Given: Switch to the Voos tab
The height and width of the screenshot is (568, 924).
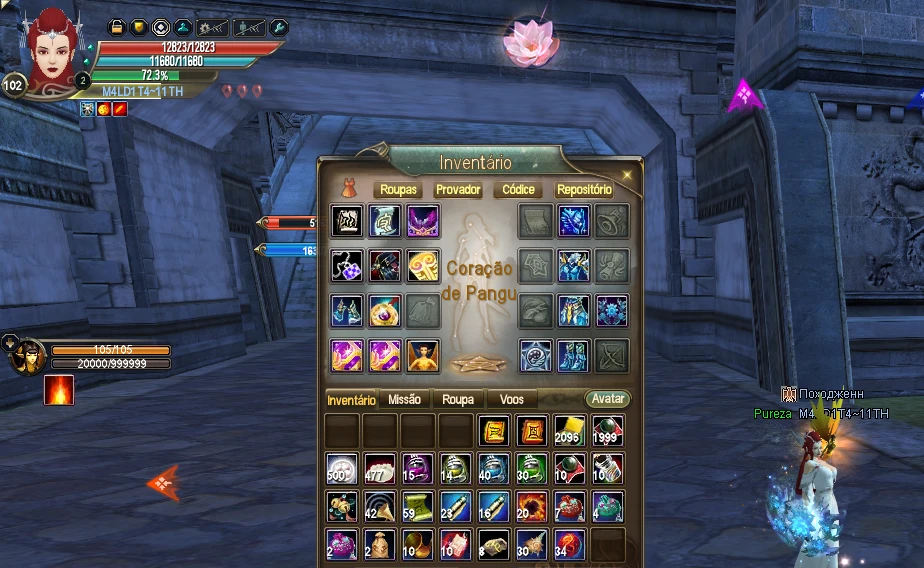Looking at the screenshot, I should pyautogui.click(x=511, y=399).
